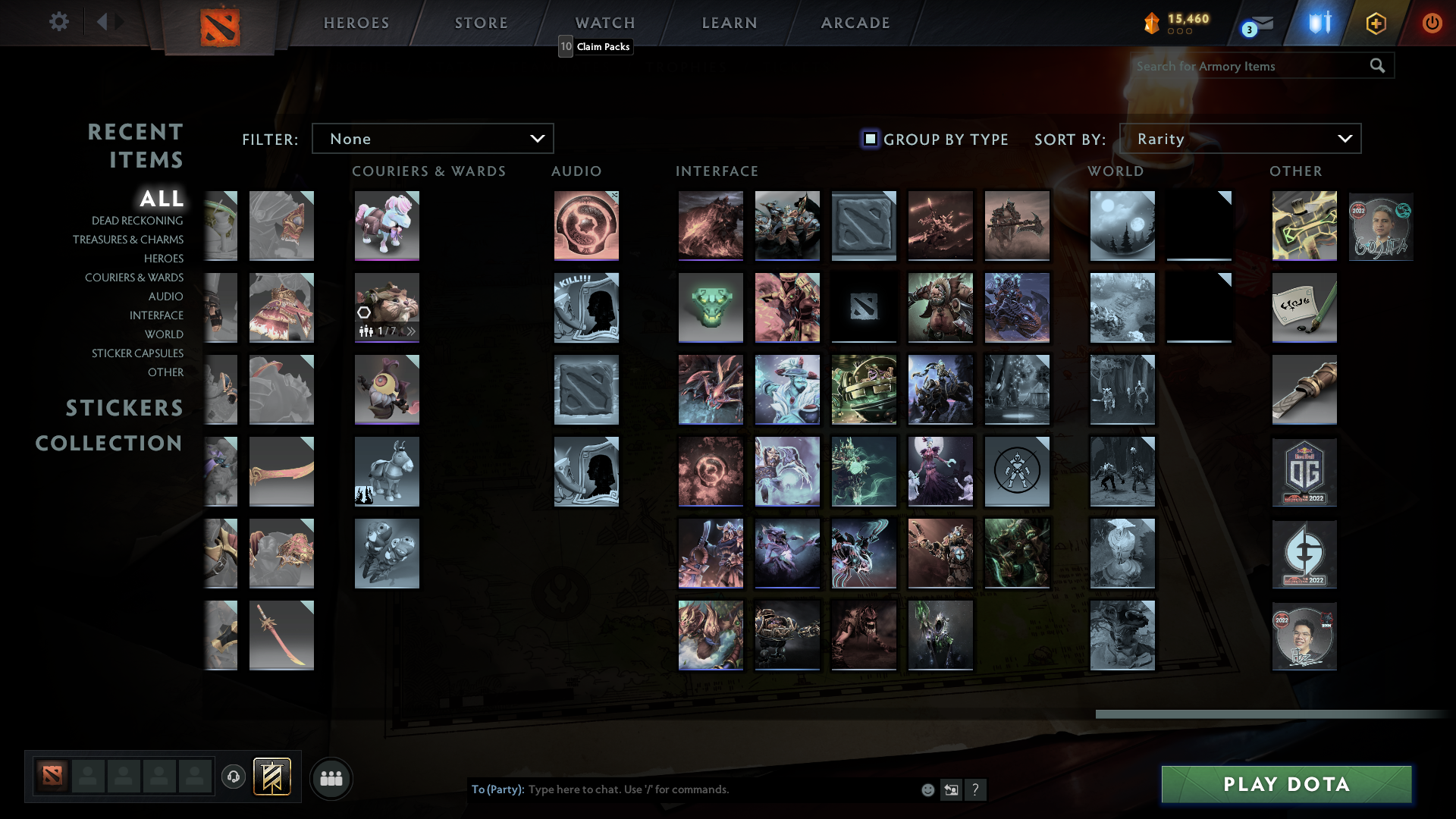Open the Dota Plus hexagon icon
Viewport: 1456px width, 819px height.
pyautogui.click(x=1376, y=23)
